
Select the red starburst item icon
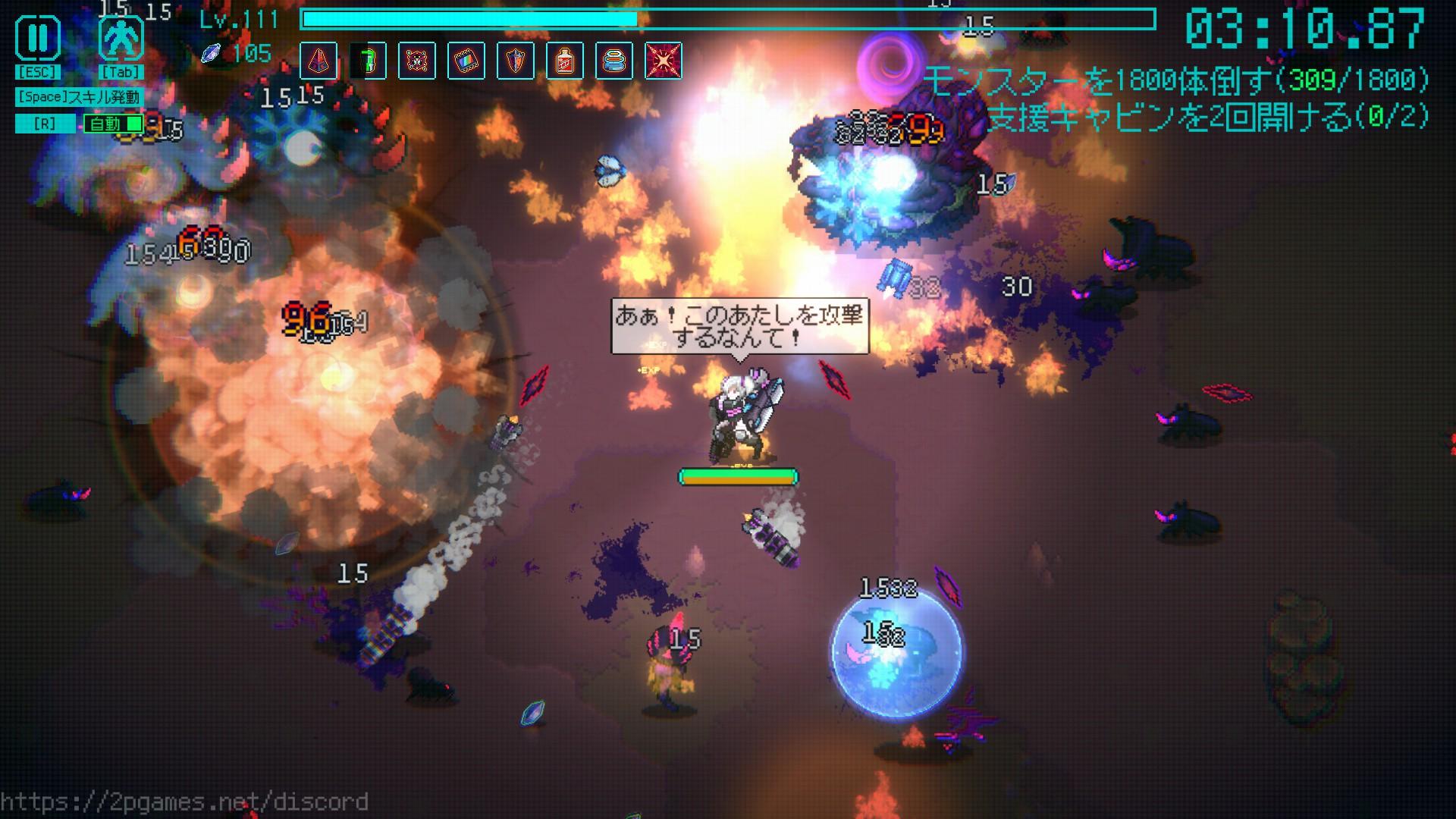[664, 61]
